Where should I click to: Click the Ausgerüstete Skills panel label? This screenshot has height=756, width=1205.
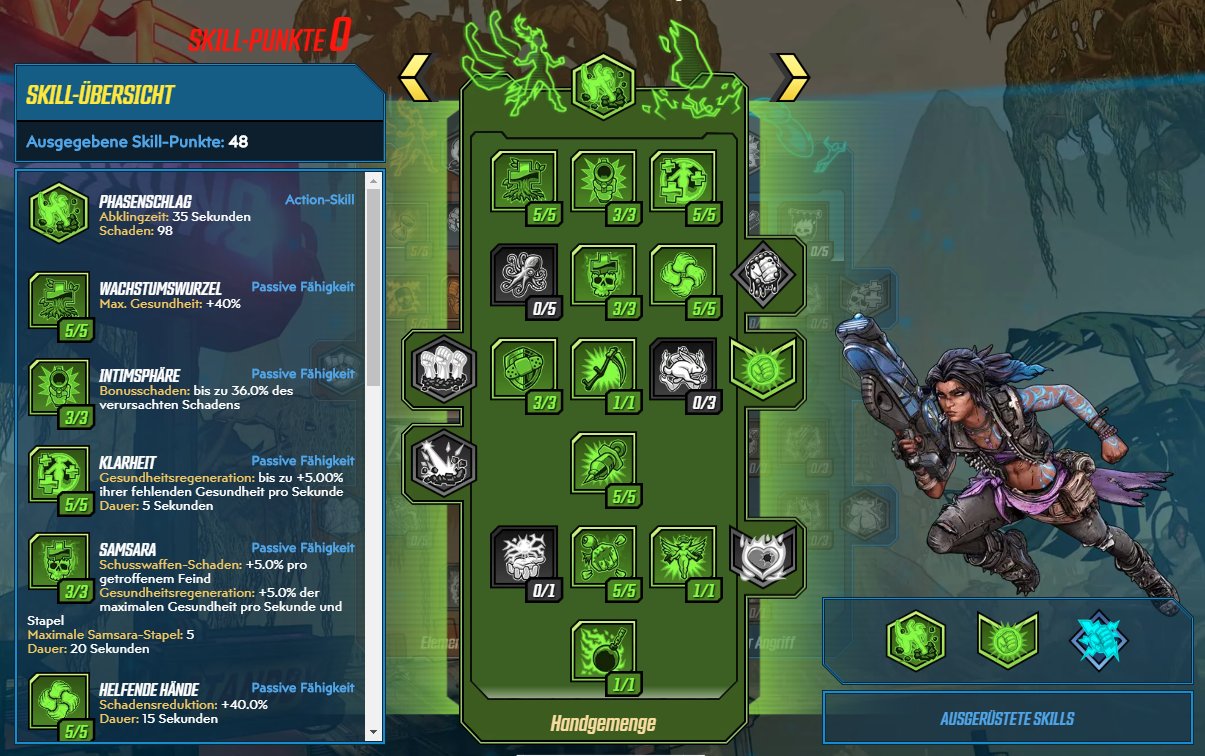pyautogui.click(x=1007, y=719)
